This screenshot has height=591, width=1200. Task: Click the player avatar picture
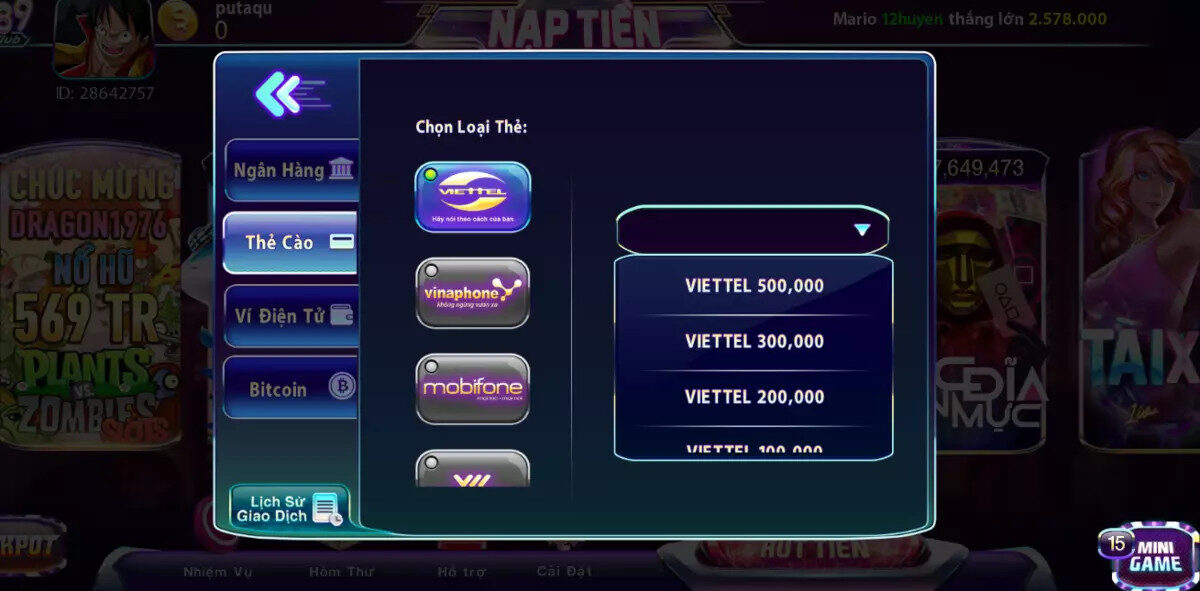pos(102,38)
